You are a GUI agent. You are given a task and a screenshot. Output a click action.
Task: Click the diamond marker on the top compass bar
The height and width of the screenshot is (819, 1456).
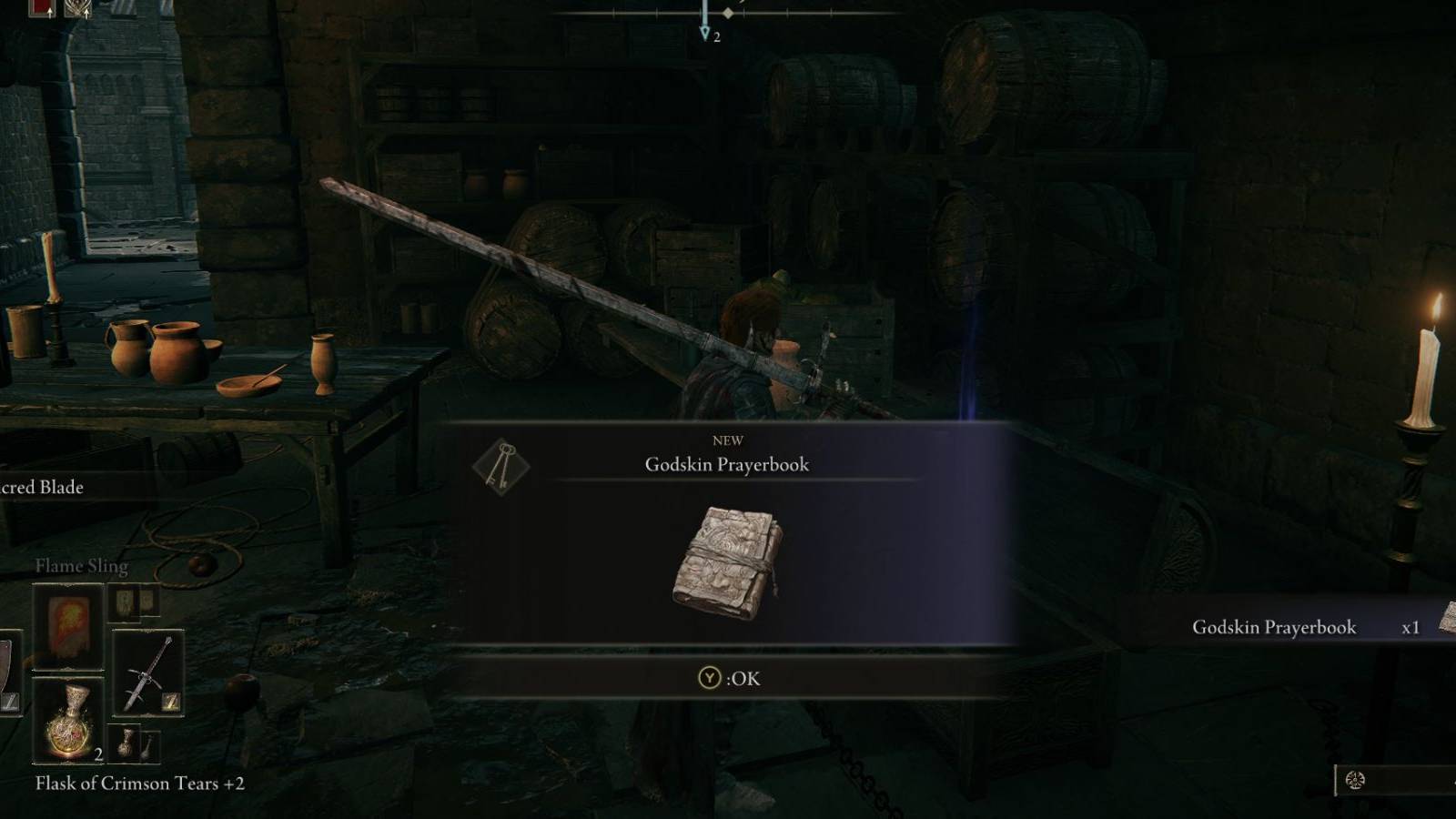tap(727, 13)
